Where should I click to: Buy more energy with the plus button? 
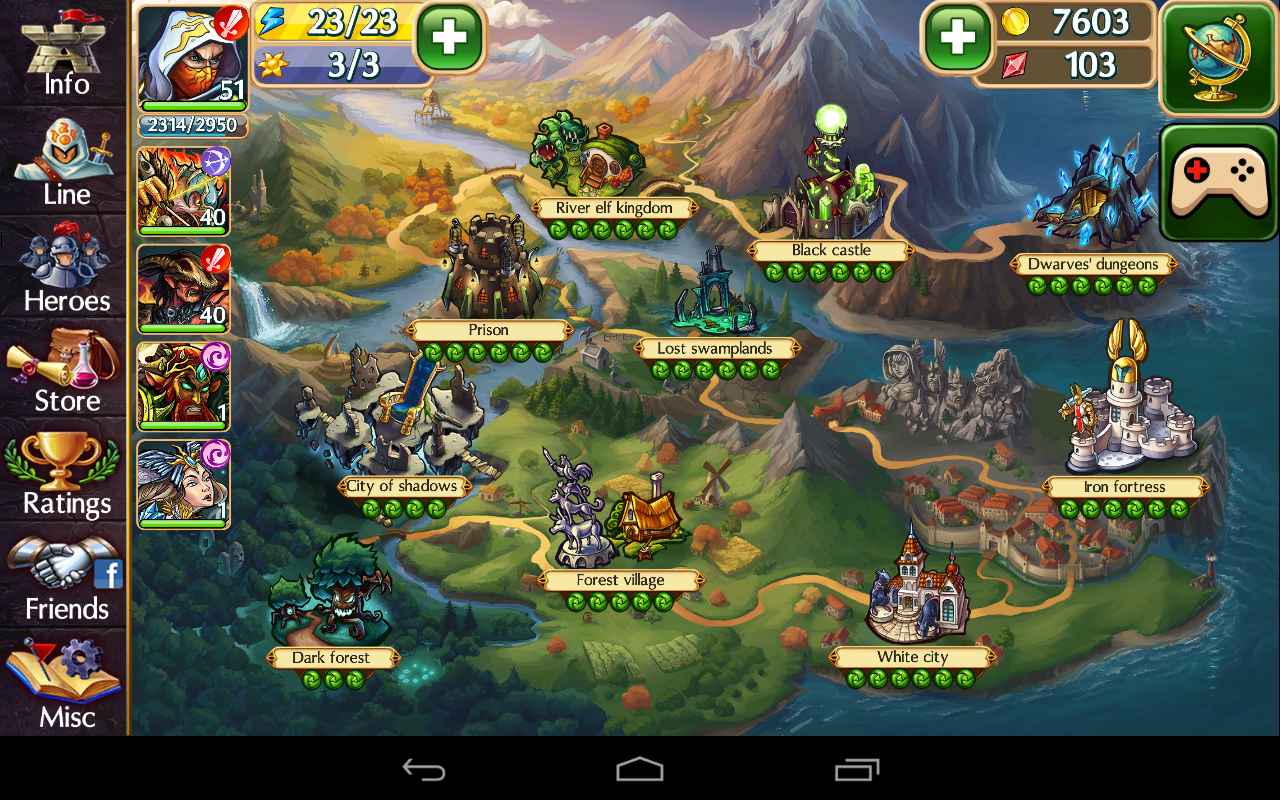[x=448, y=35]
